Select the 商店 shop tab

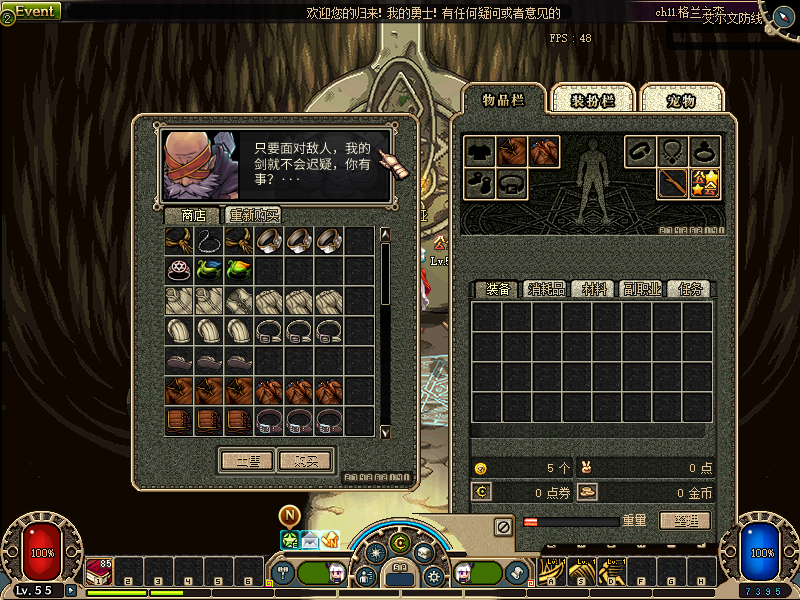click(x=193, y=215)
